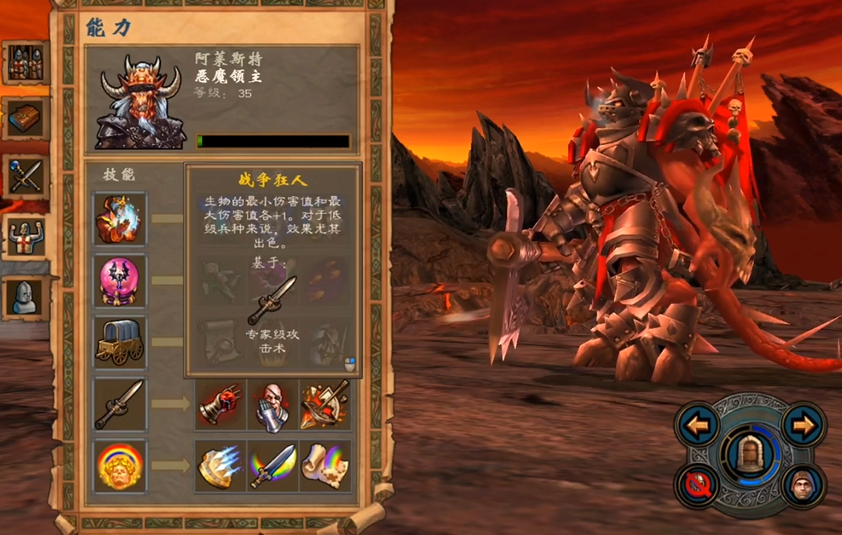The image size is (842, 535).
Task: Go to previous hero with left arrow
Action: (x=699, y=426)
